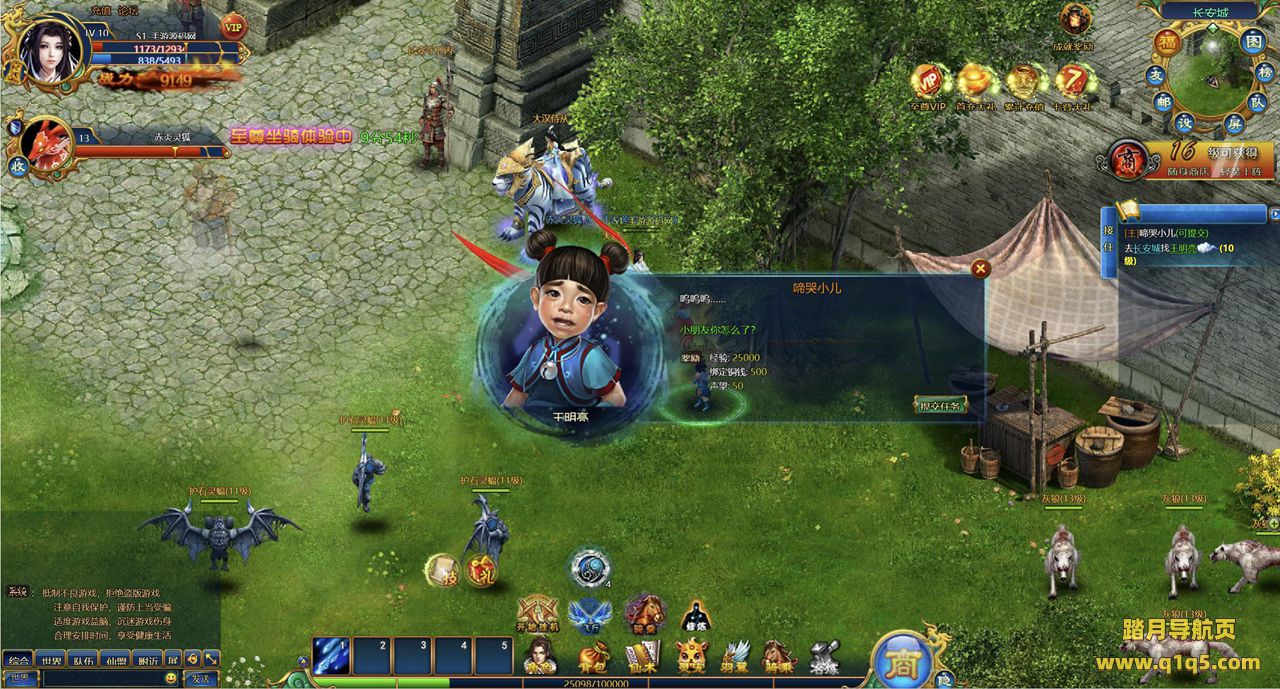1280x689 pixels.
Task: Open the VIP badge near player portrait
Action: (x=234, y=25)
